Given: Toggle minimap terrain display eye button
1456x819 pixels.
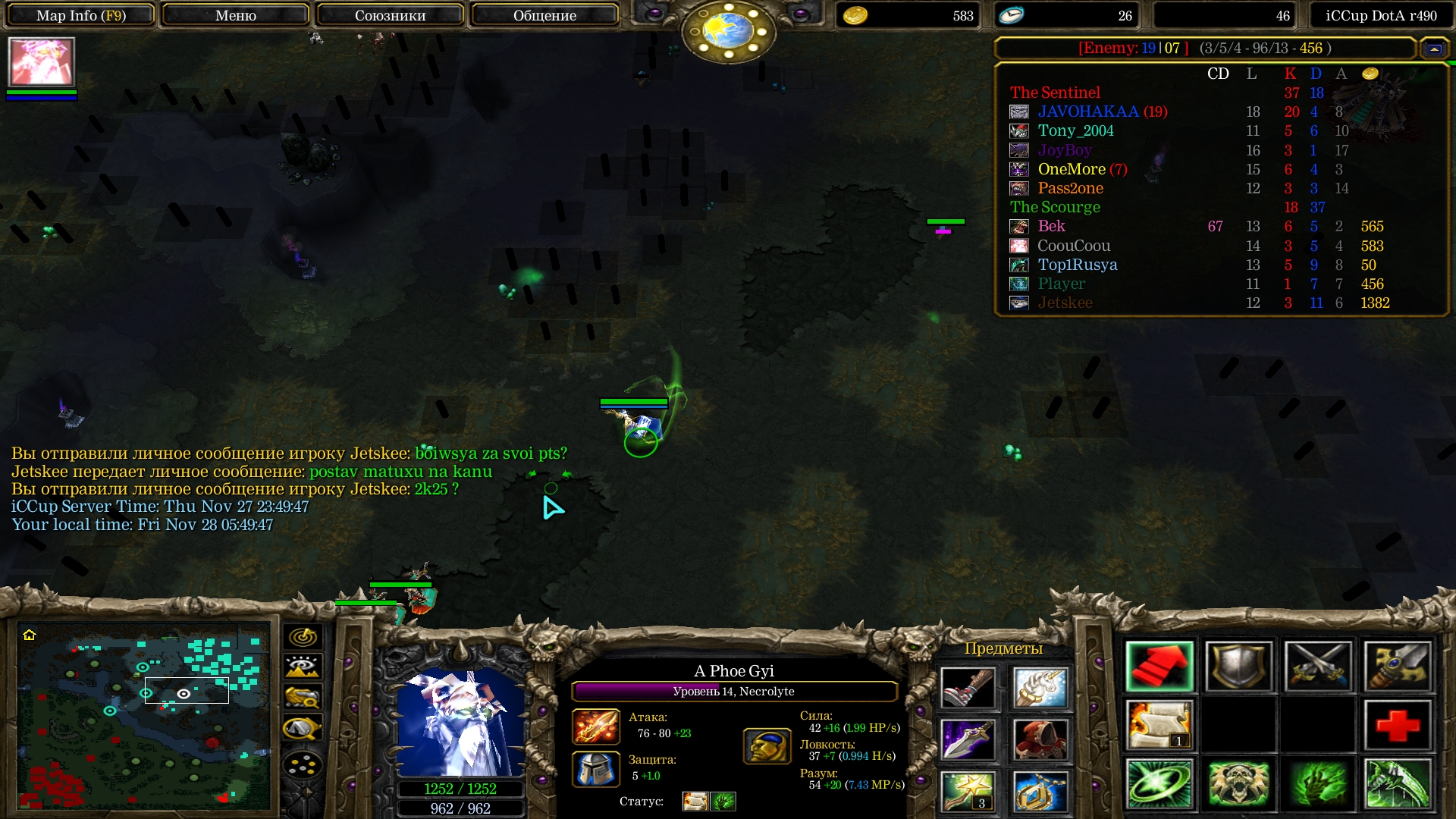Looking at the screenshot, I should tap(303, 667).
